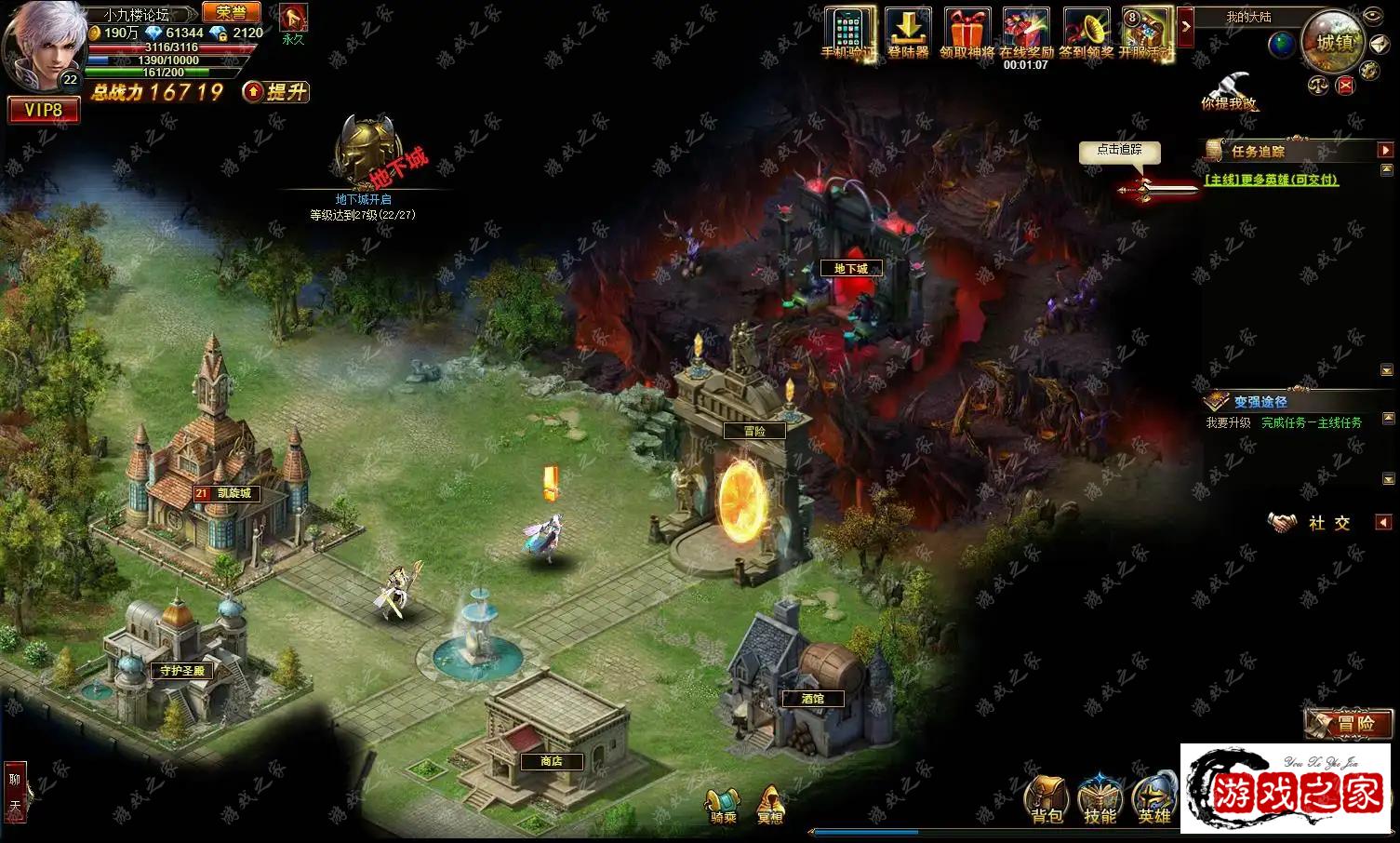This screenshot has width=1400, height=843.
Task: Open the blue world map globe icon
Action: (x=1282, y=44)
